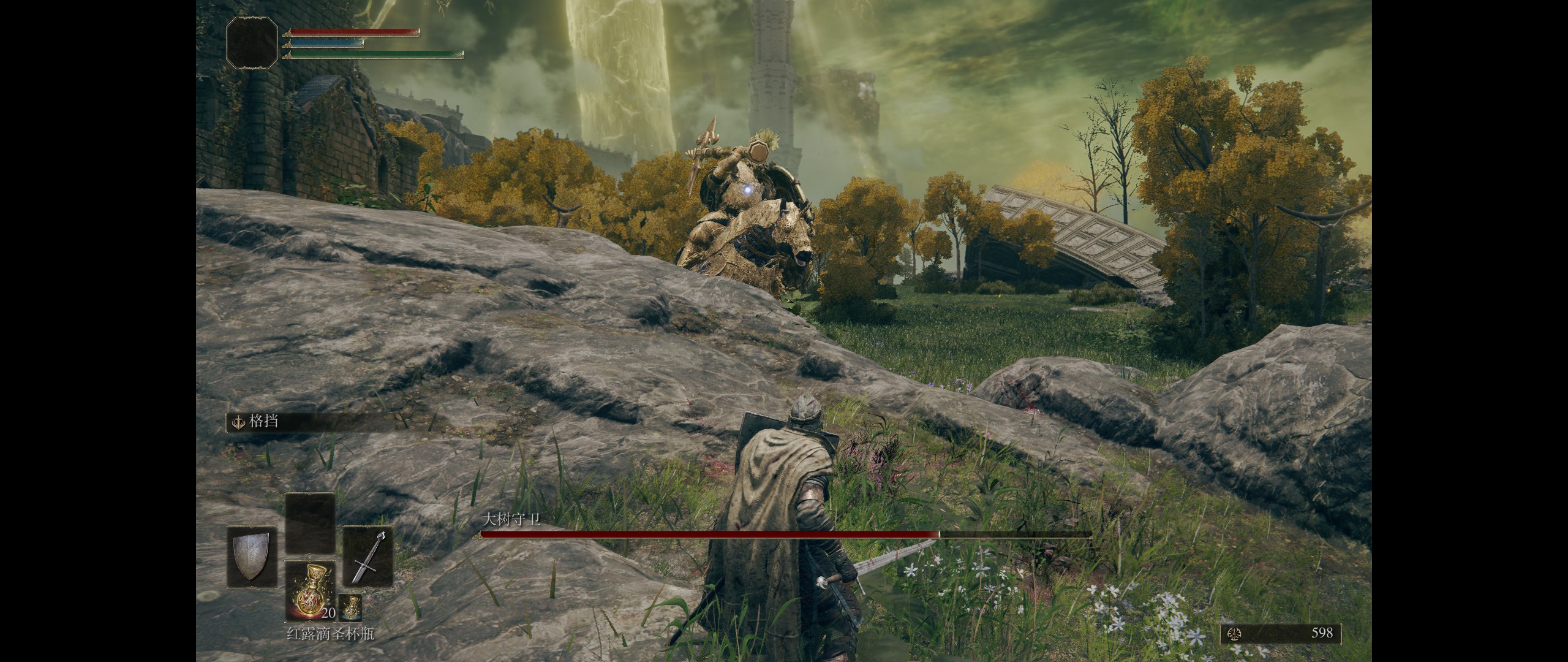
Task: Use the red Flask of Crimson Tears
Action: coord(310,590)
